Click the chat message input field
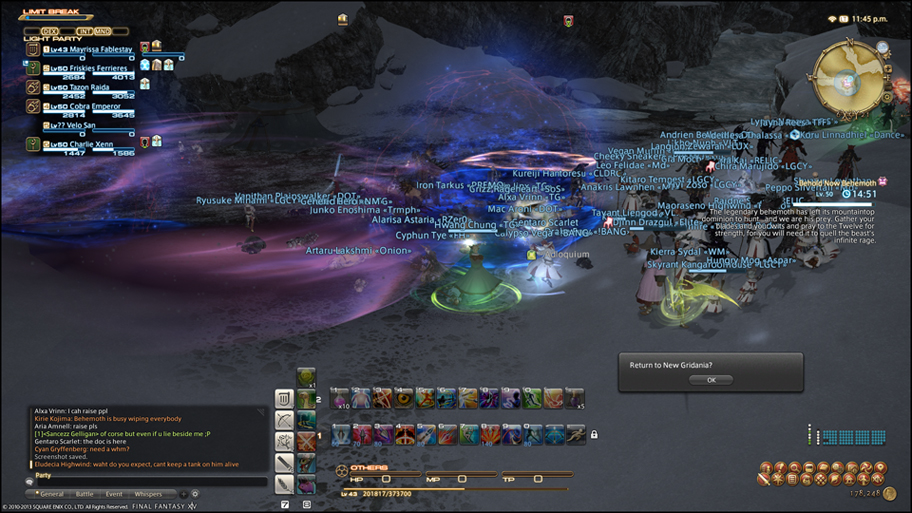Viewport: 912px width, 513px height. [150, 482]
